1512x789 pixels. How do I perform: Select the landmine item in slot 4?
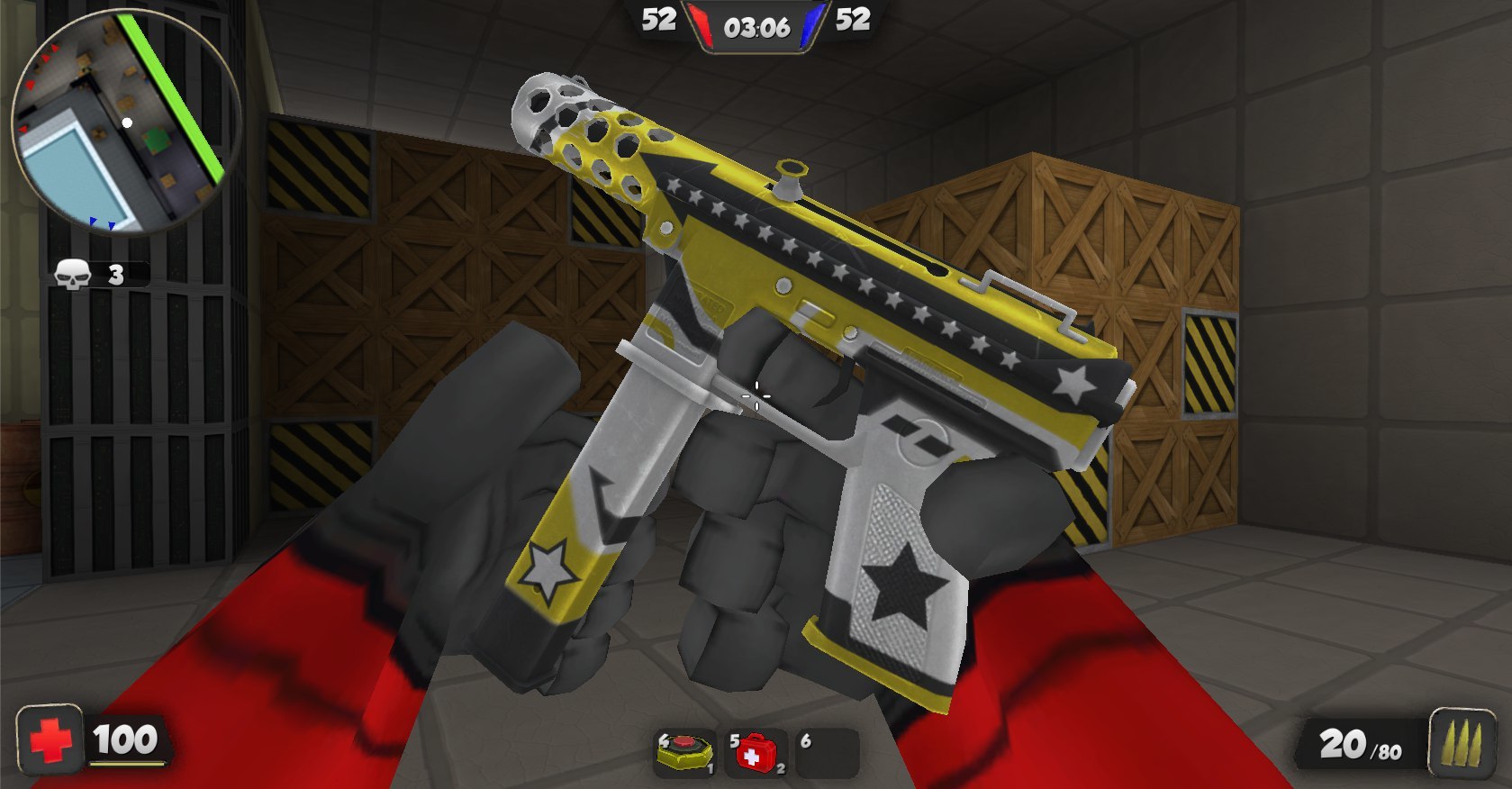685,753
